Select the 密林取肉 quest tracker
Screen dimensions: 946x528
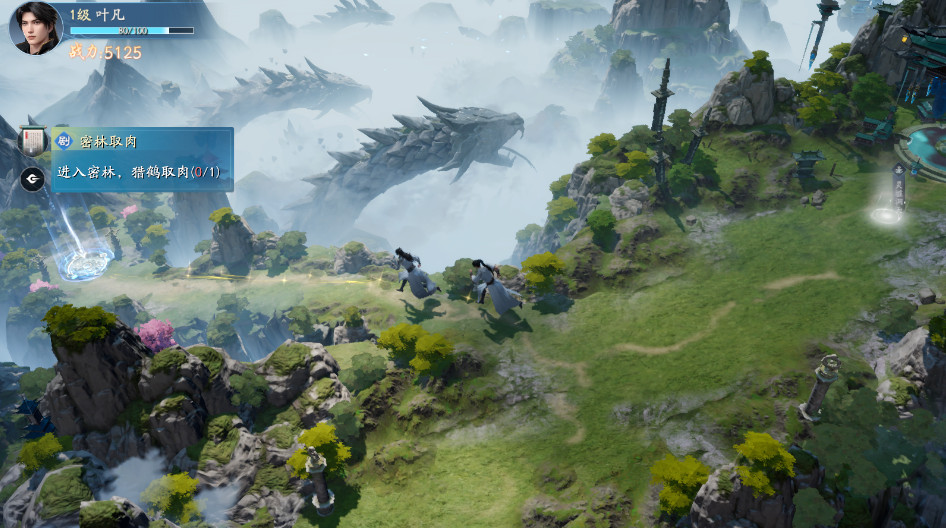tap(141, 159)
